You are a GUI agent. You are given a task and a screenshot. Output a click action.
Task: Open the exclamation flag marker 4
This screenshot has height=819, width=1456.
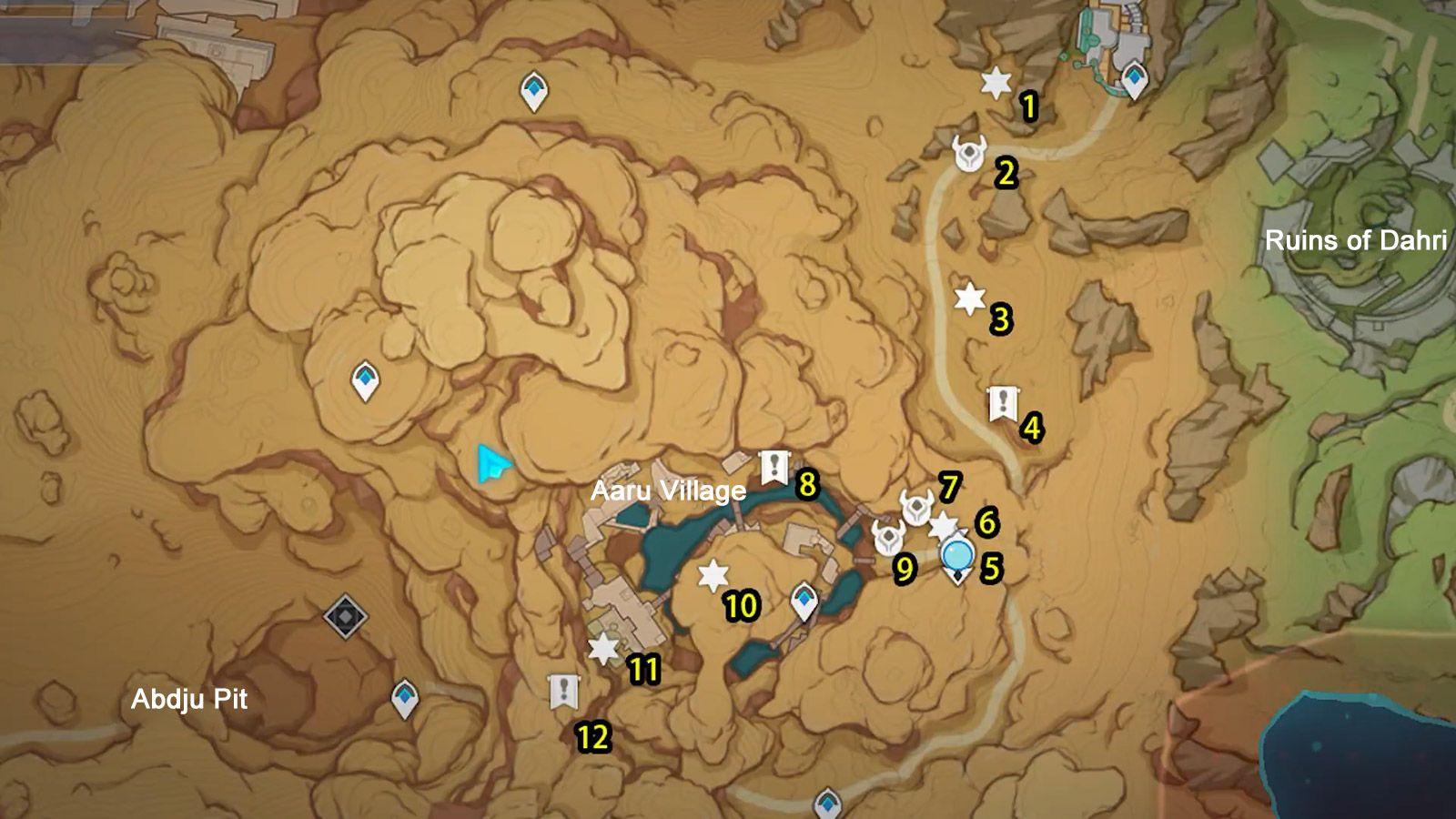tap(1004, 401)
